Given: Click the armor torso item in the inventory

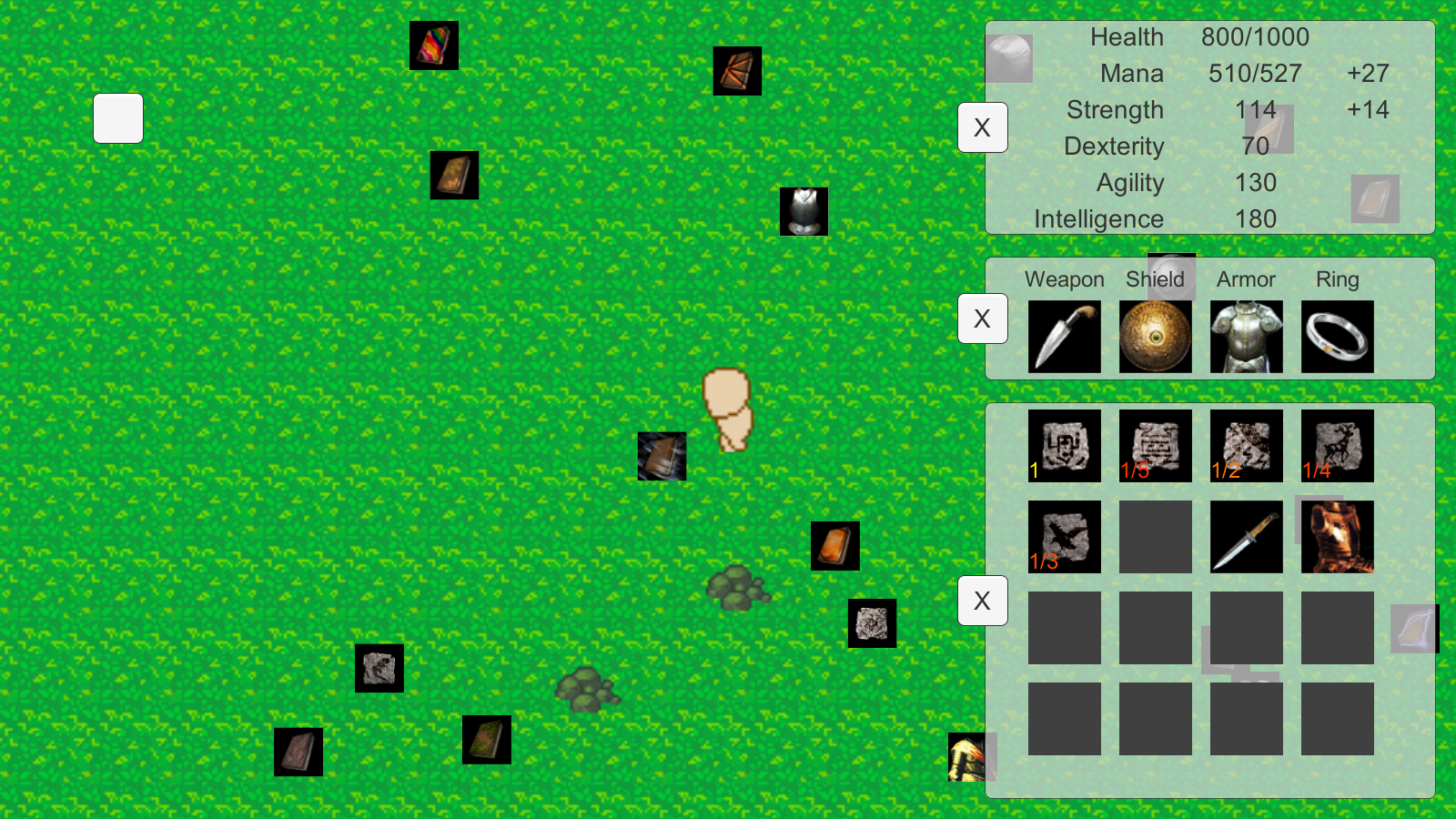Looking at the screenshot, I should pyautogui.click(x=1337, y=536).
